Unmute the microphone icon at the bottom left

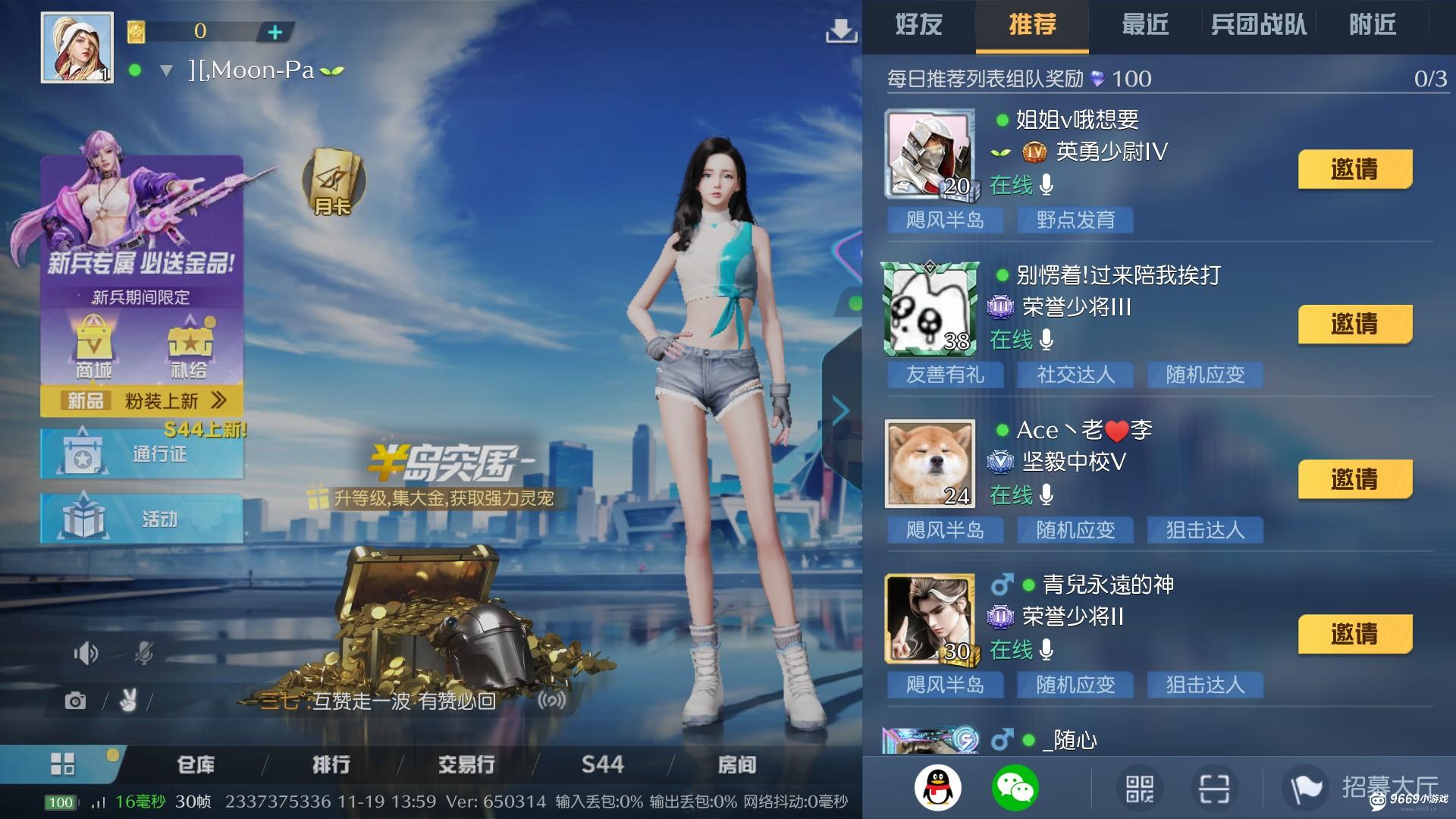144,652
